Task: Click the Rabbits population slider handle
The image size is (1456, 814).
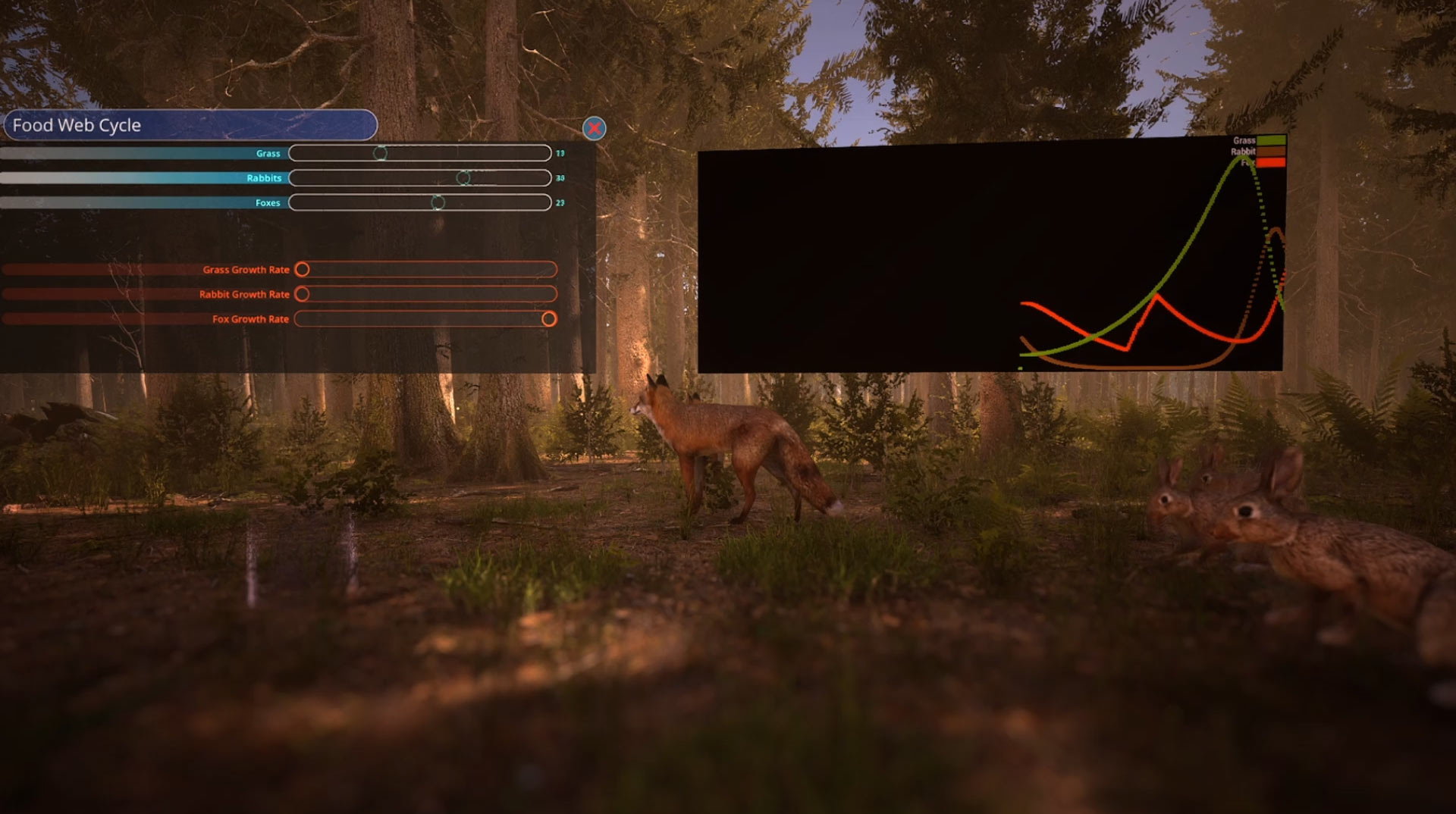Action: pyautogui.click(x=463, y=178)
